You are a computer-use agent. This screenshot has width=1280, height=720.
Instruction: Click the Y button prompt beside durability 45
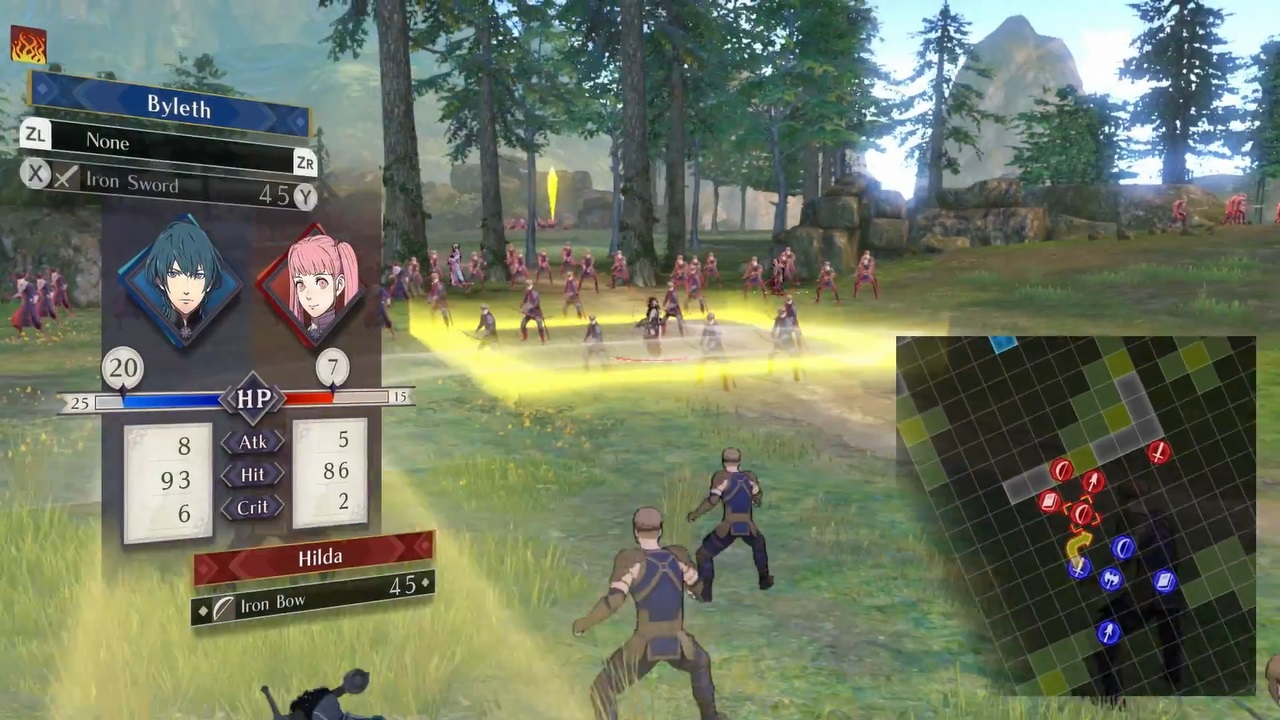point(305,197)
